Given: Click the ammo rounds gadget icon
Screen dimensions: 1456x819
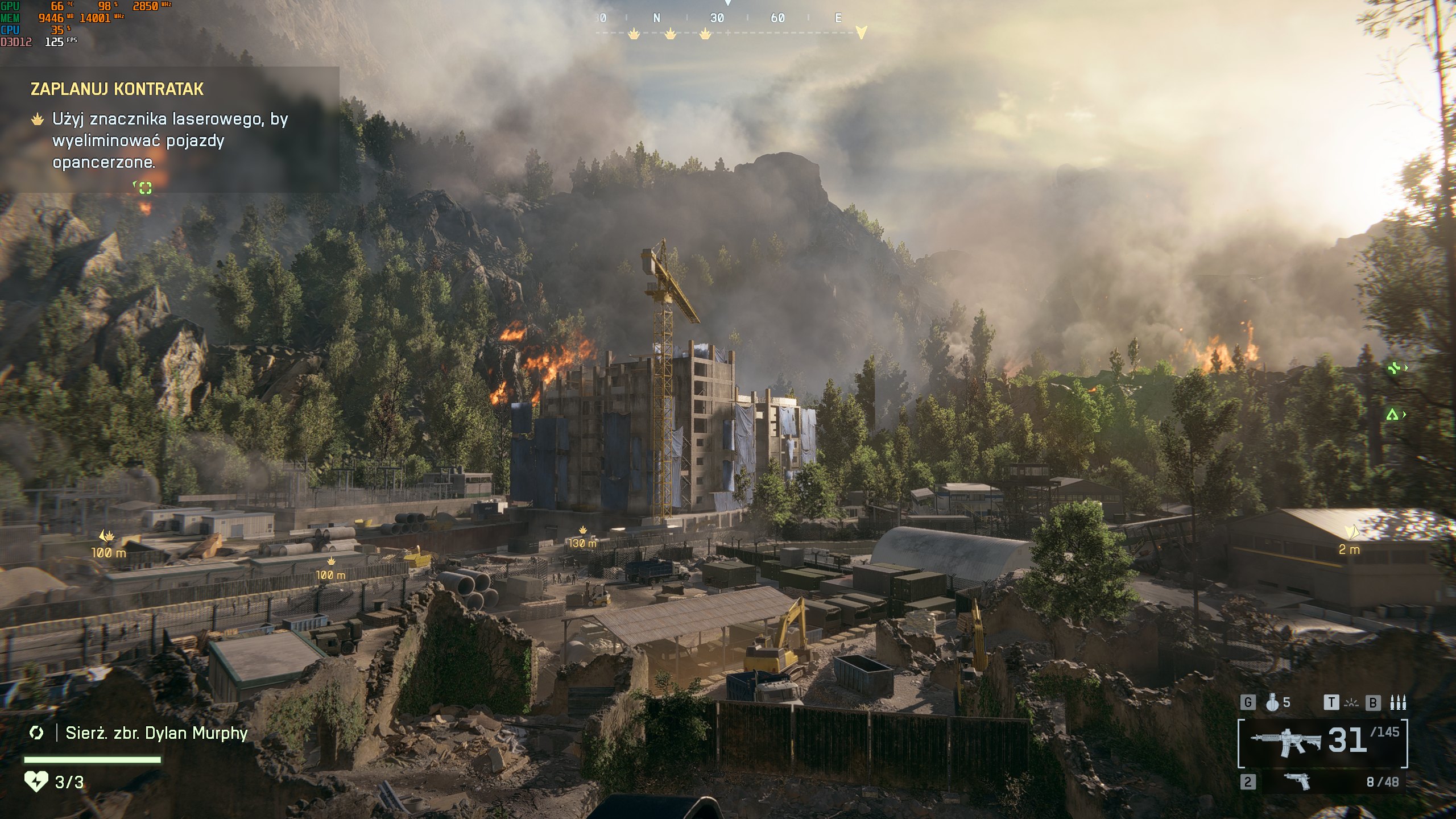Looking at the screenshot, I should [x=1397, y=703].
